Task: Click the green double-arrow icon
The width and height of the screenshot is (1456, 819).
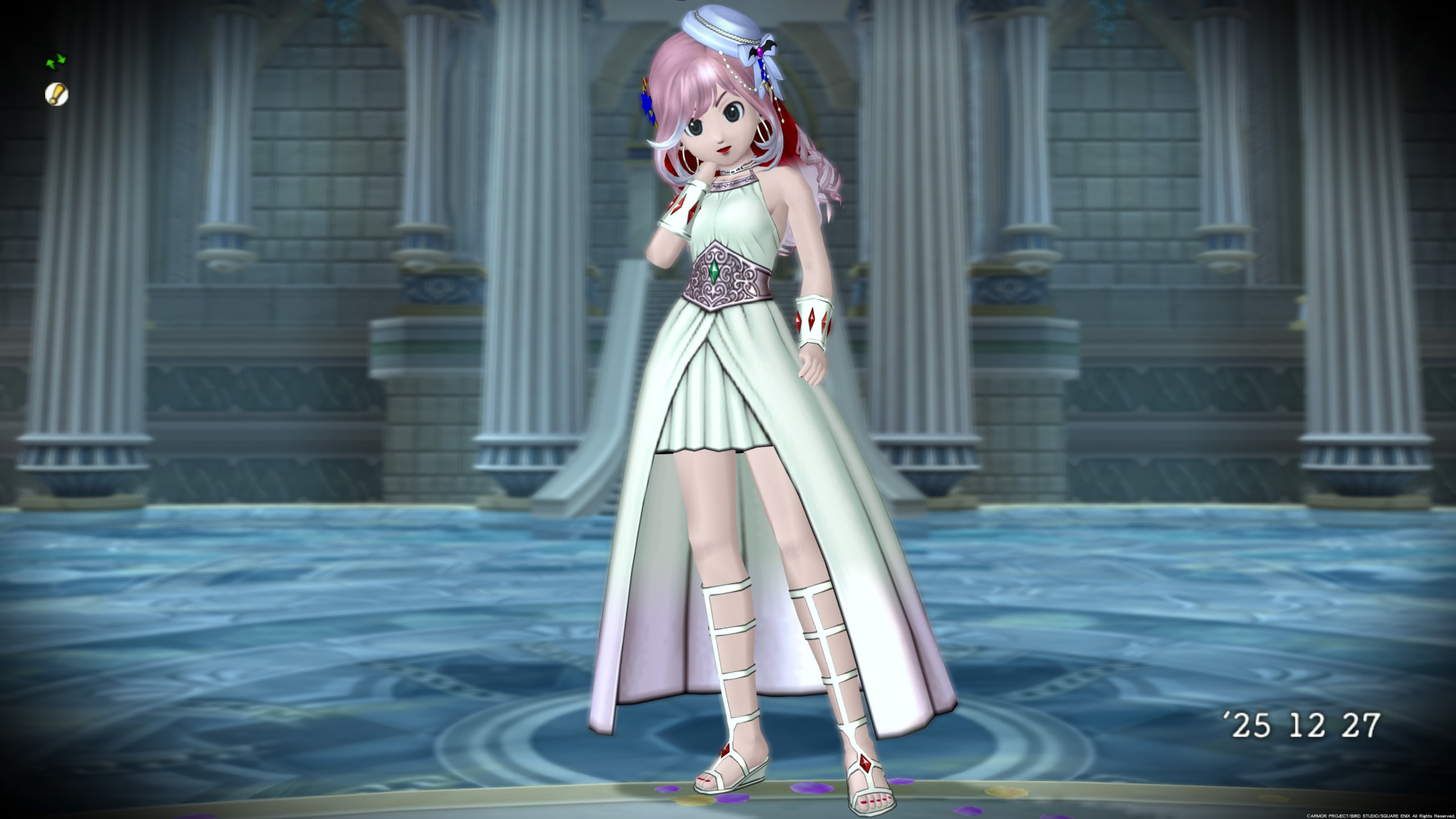Action: pos(56,61)
